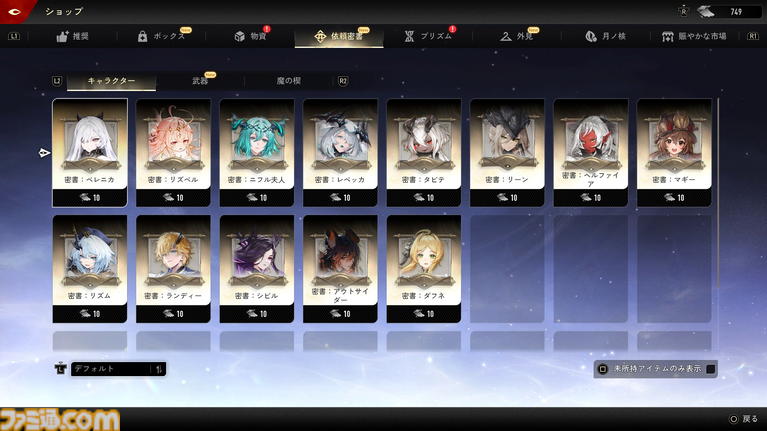Select the 密書:ベレニカ character card

[x=90, y=152]
